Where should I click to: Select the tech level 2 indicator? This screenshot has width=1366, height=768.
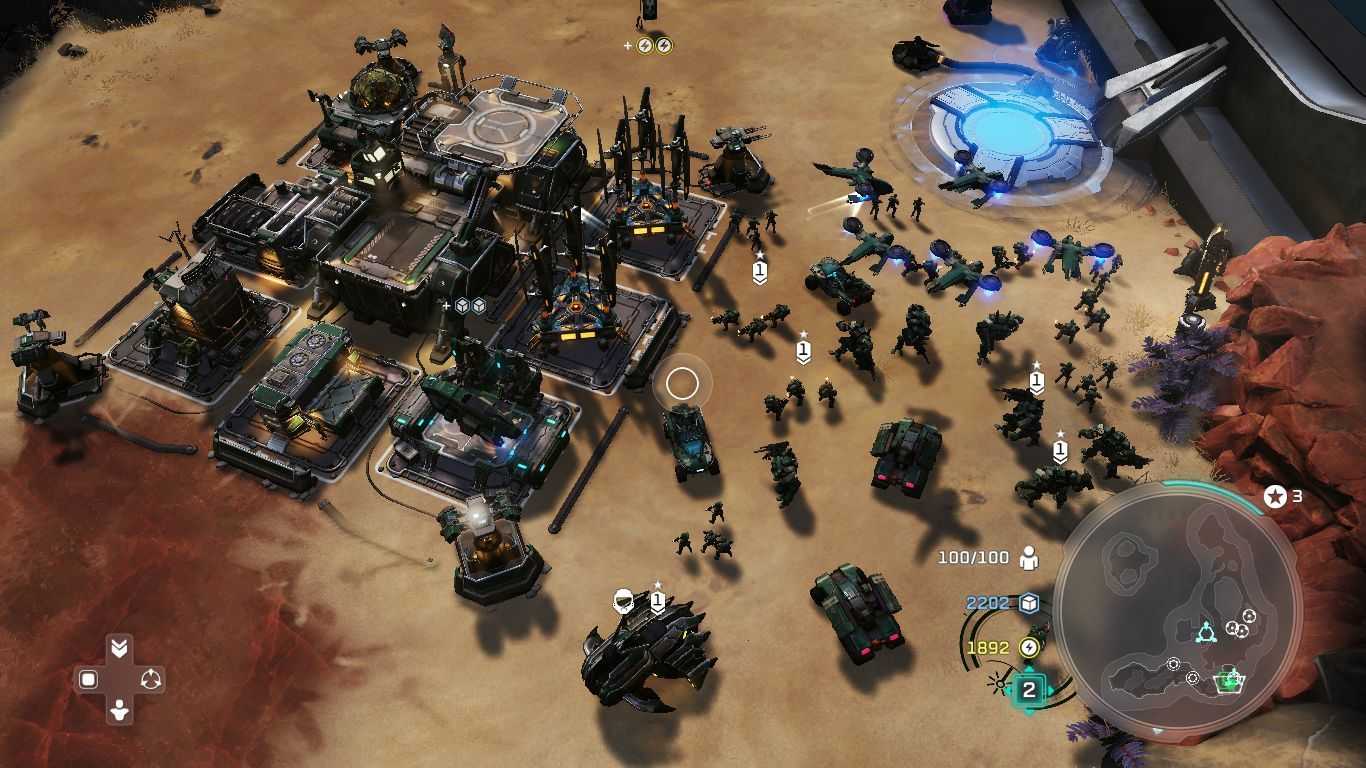click(x=1029, y=690)
